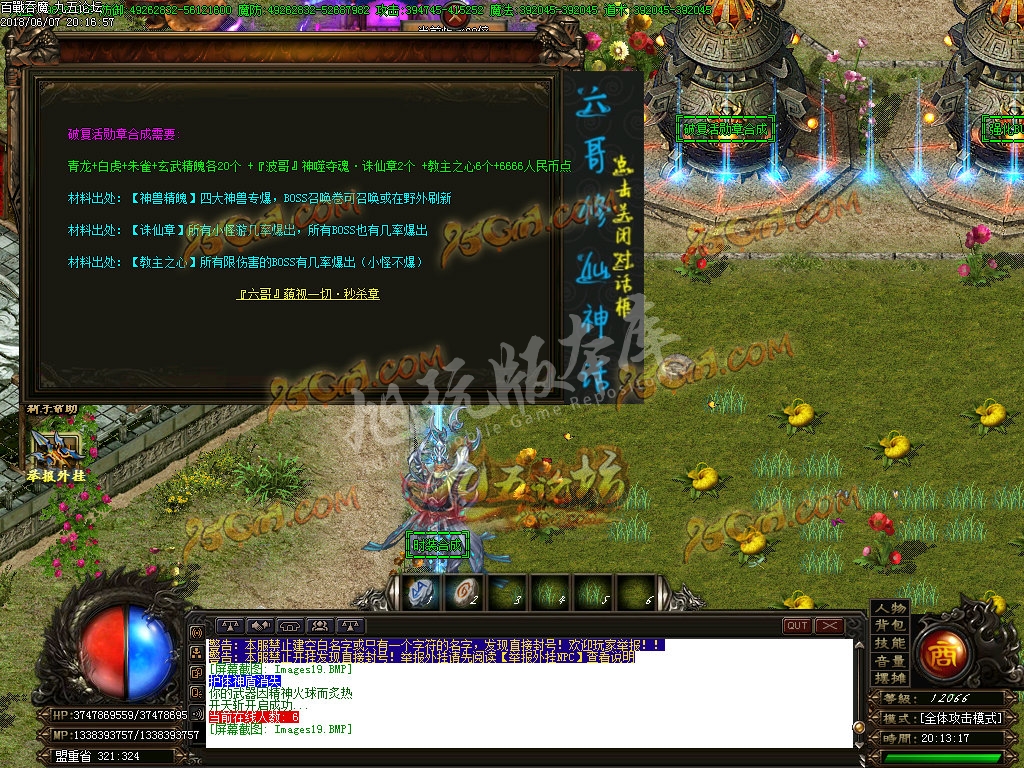The width and height of the screenshot is (1024, 768).
Task: Open the 背包 inventory bag
Action: (x=889, y=625)
